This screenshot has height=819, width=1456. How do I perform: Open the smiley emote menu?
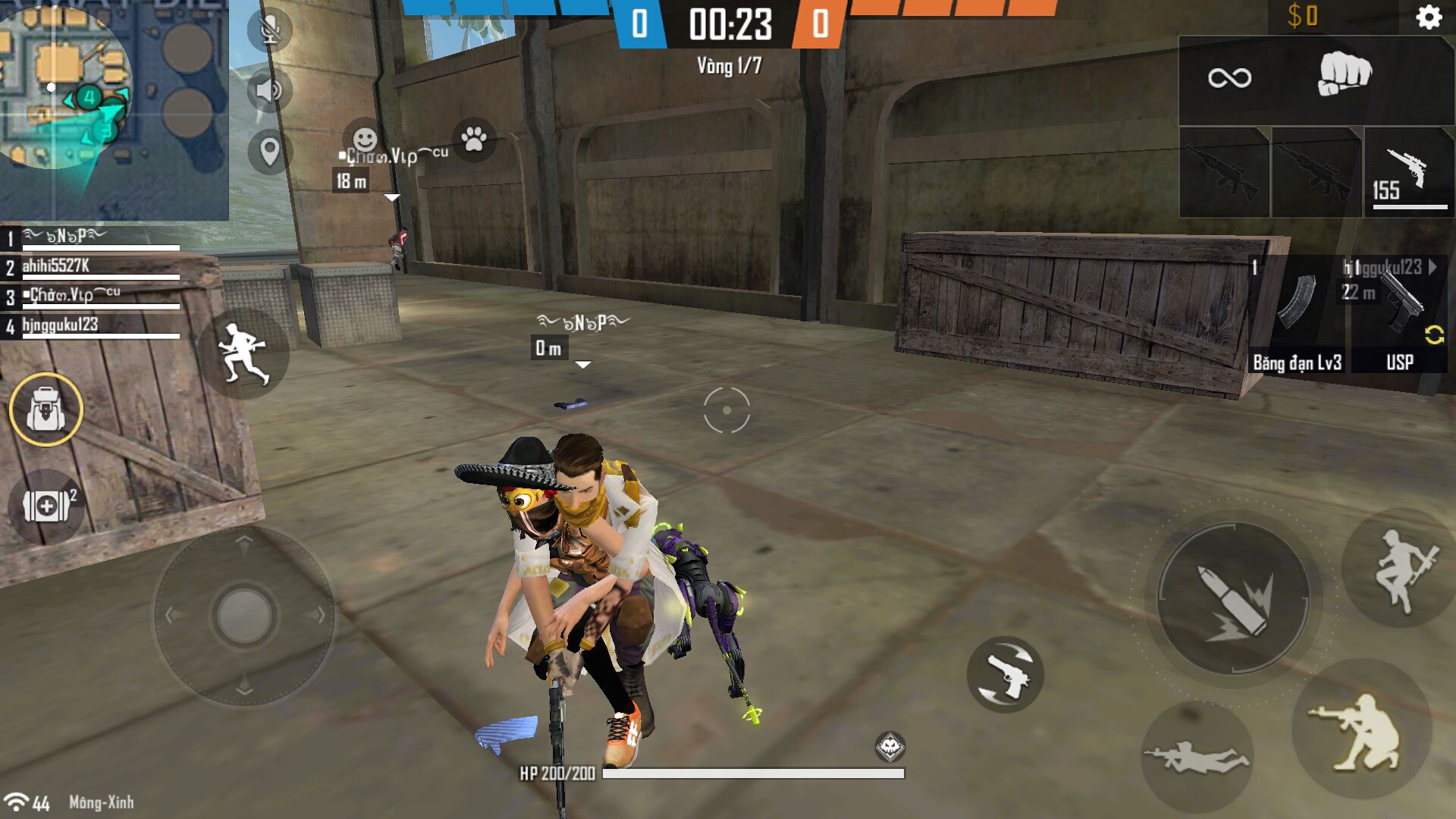[x=365, y=139]
